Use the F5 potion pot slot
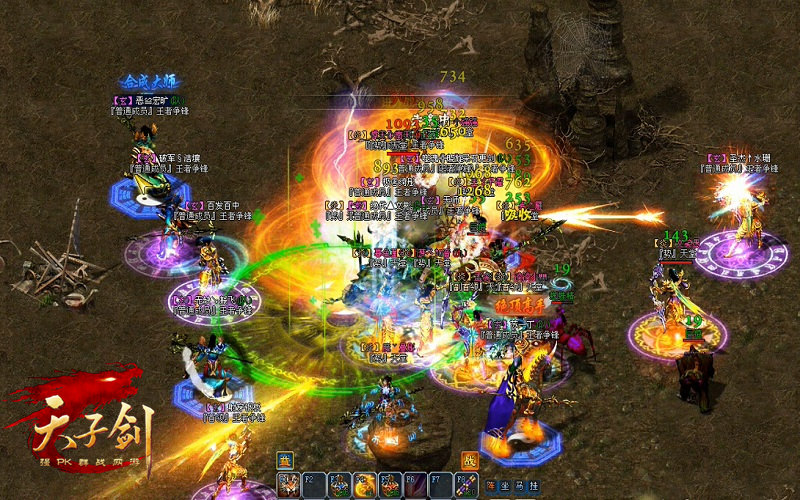 pos(391,484)
